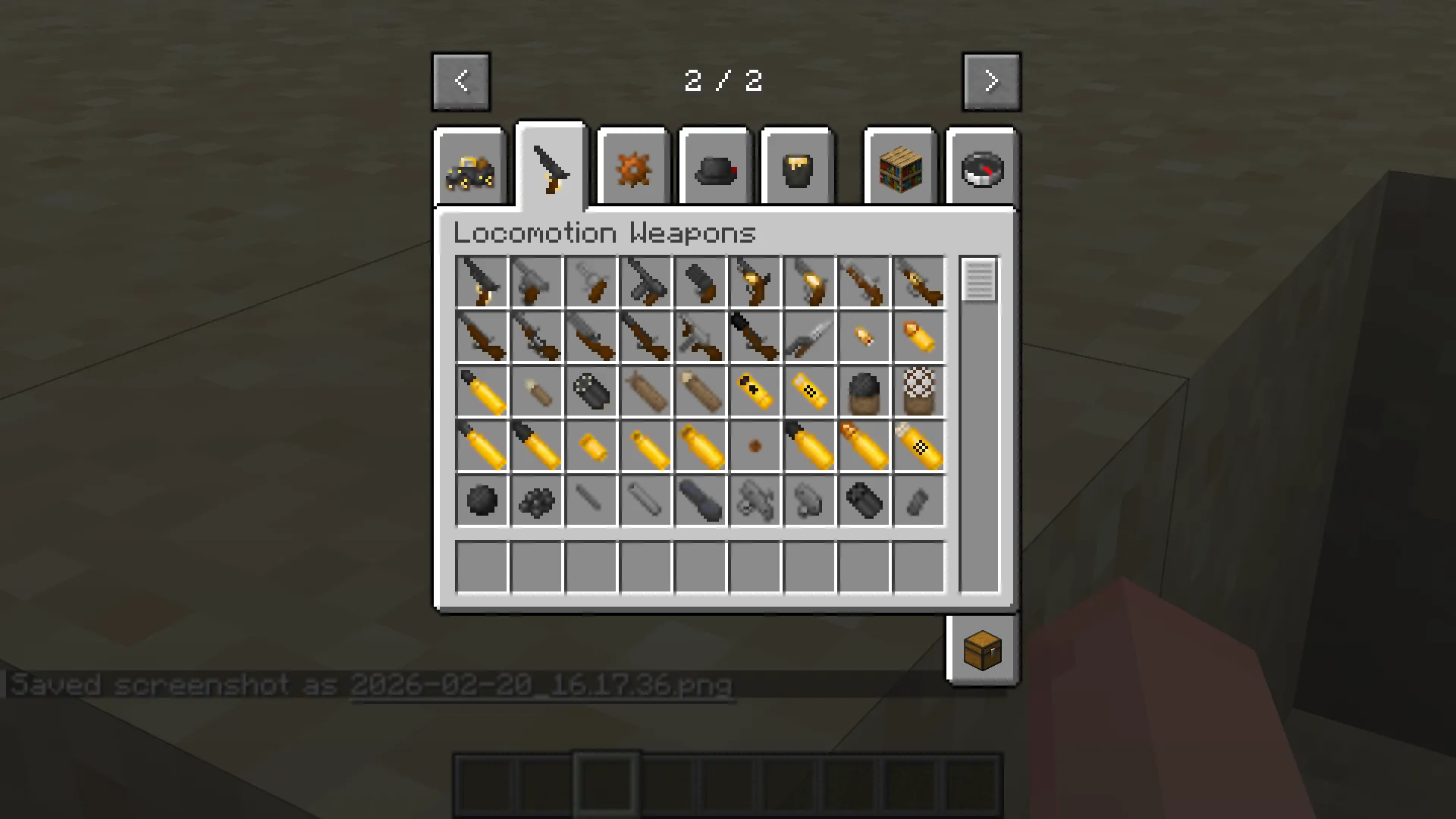Open the gear parts tab

click(x=632, y=167)
